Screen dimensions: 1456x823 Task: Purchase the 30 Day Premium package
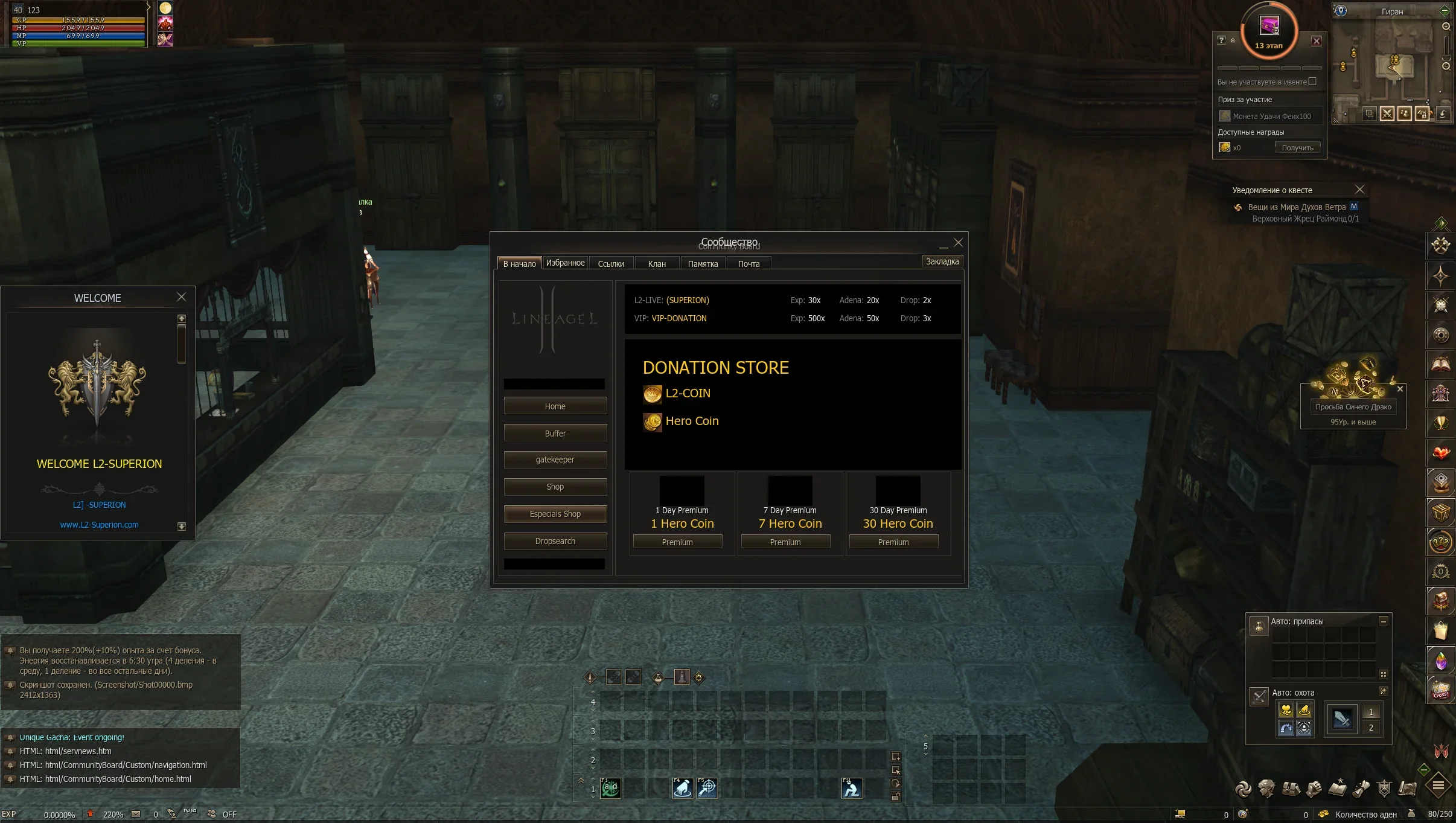(x=893, y=542)
